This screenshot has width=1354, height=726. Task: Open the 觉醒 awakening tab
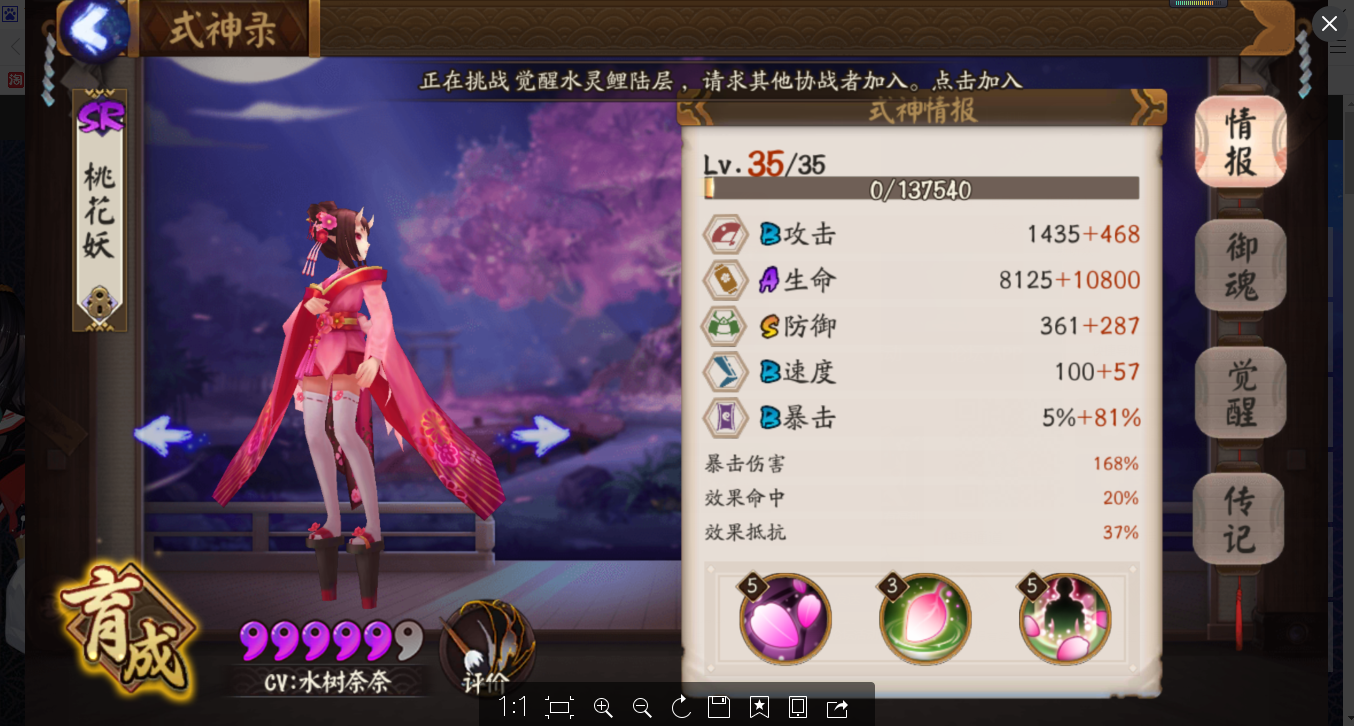[x=1240, y=392]
